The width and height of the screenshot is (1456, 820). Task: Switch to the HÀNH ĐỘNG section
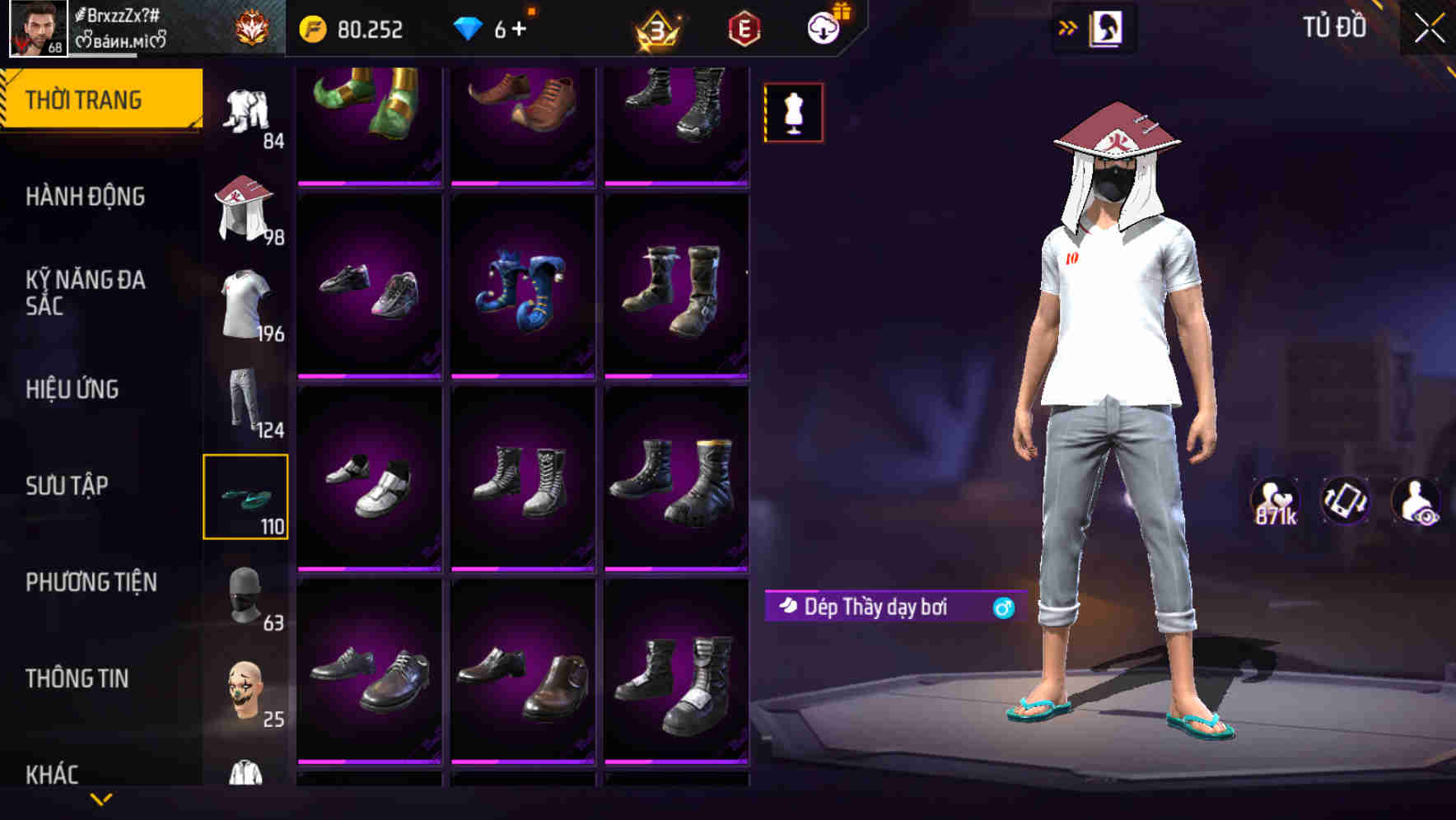coord(85,198)
